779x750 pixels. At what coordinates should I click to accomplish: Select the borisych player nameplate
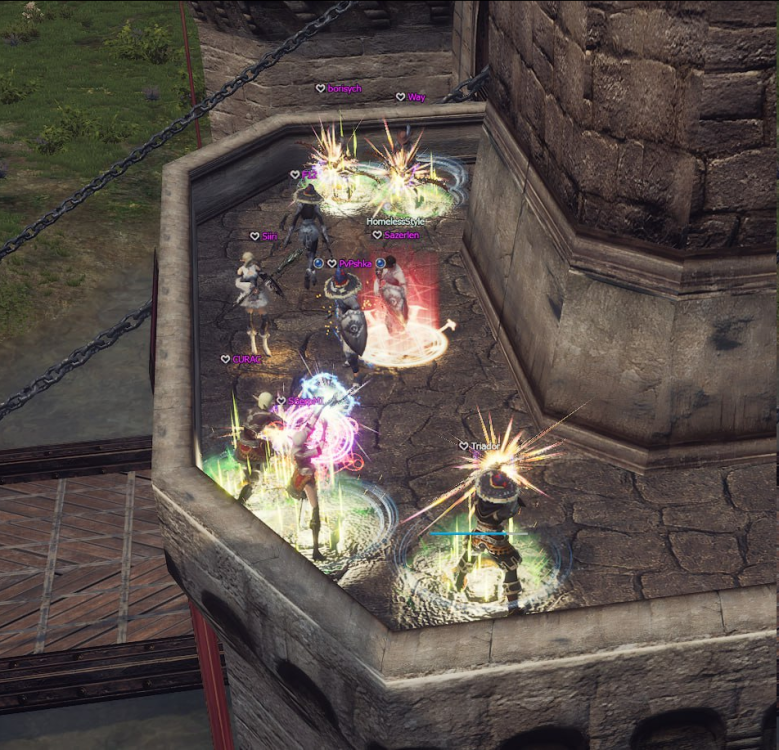tap(344, 89)
